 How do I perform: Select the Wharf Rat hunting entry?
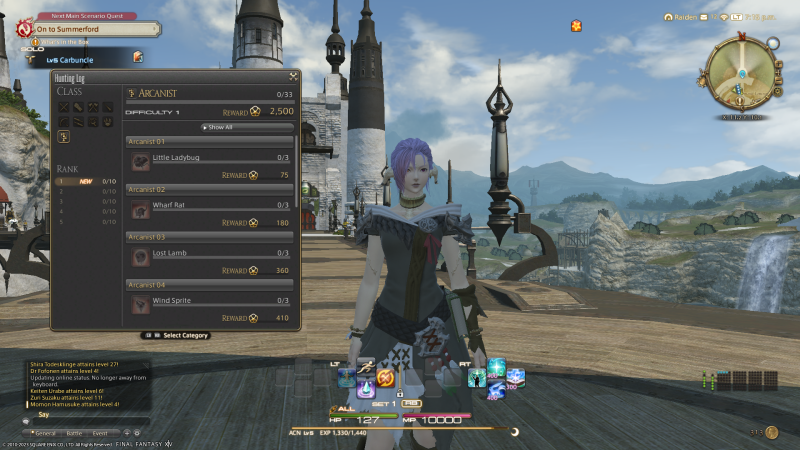pyautogui.click(x=210, y=205)
